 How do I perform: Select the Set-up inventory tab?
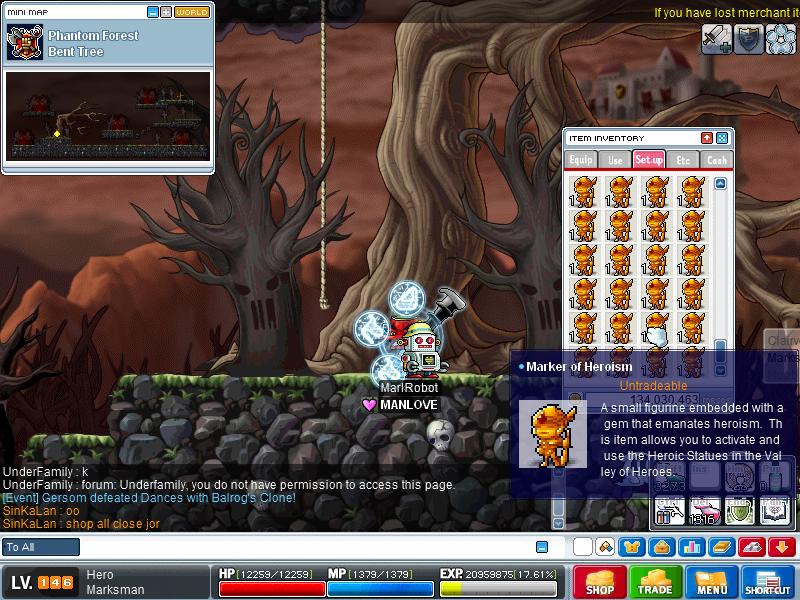point(649,160)
